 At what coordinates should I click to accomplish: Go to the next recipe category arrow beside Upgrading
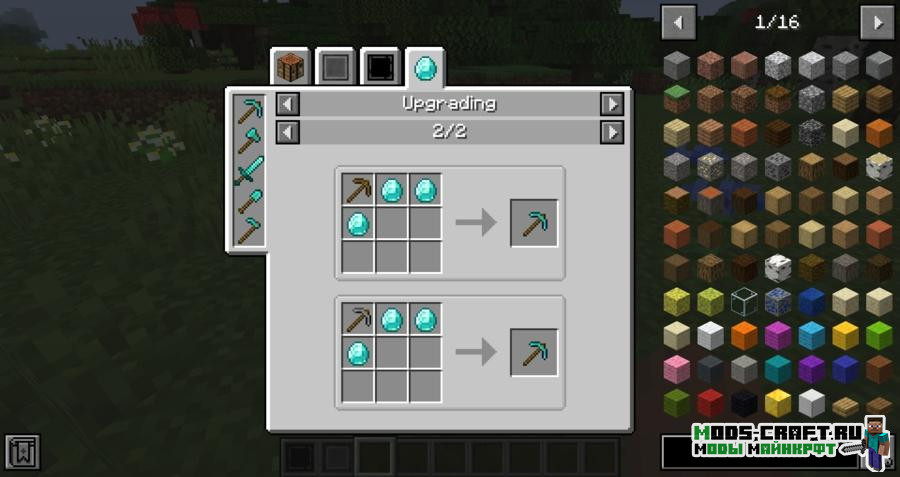click(x=611, y=104)
